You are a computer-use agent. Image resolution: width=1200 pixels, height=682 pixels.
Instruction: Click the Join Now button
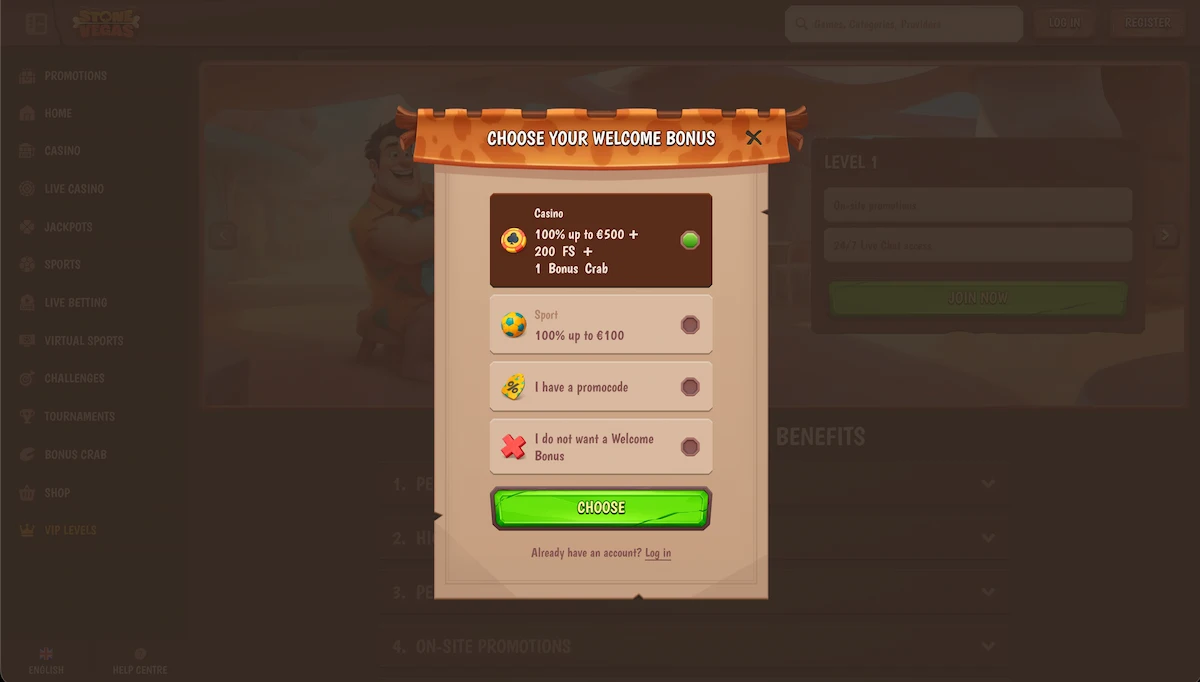pos(977,298)
